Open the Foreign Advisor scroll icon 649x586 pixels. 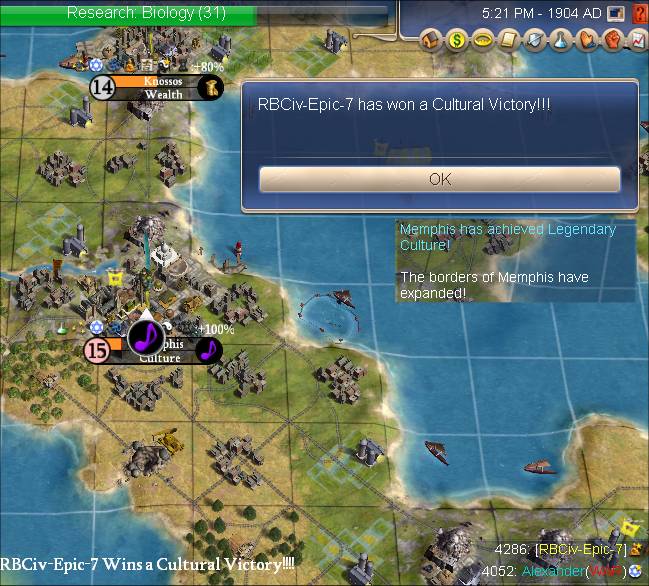(x=507, y=40)
